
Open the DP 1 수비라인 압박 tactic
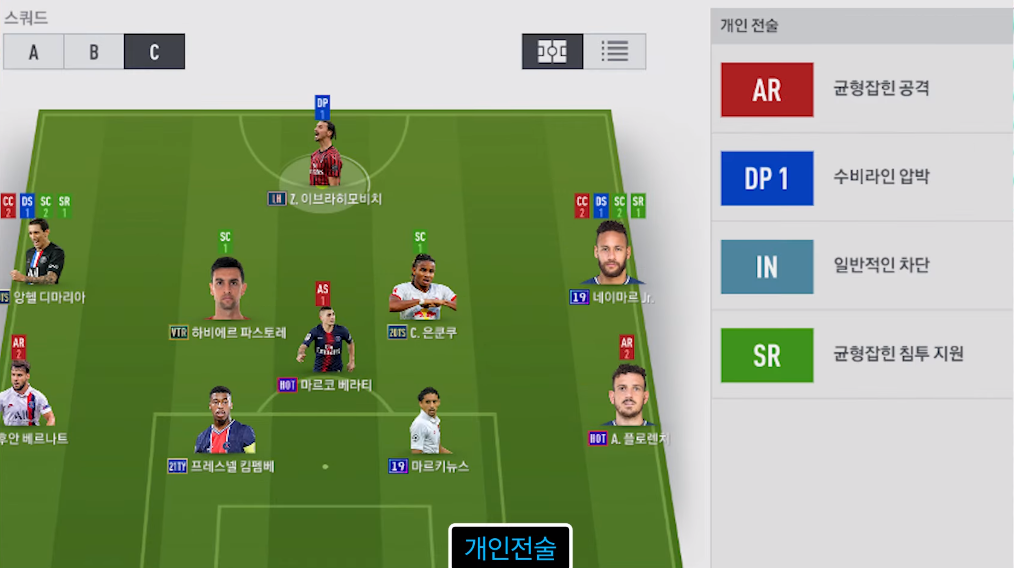click(x=862, y=178)
